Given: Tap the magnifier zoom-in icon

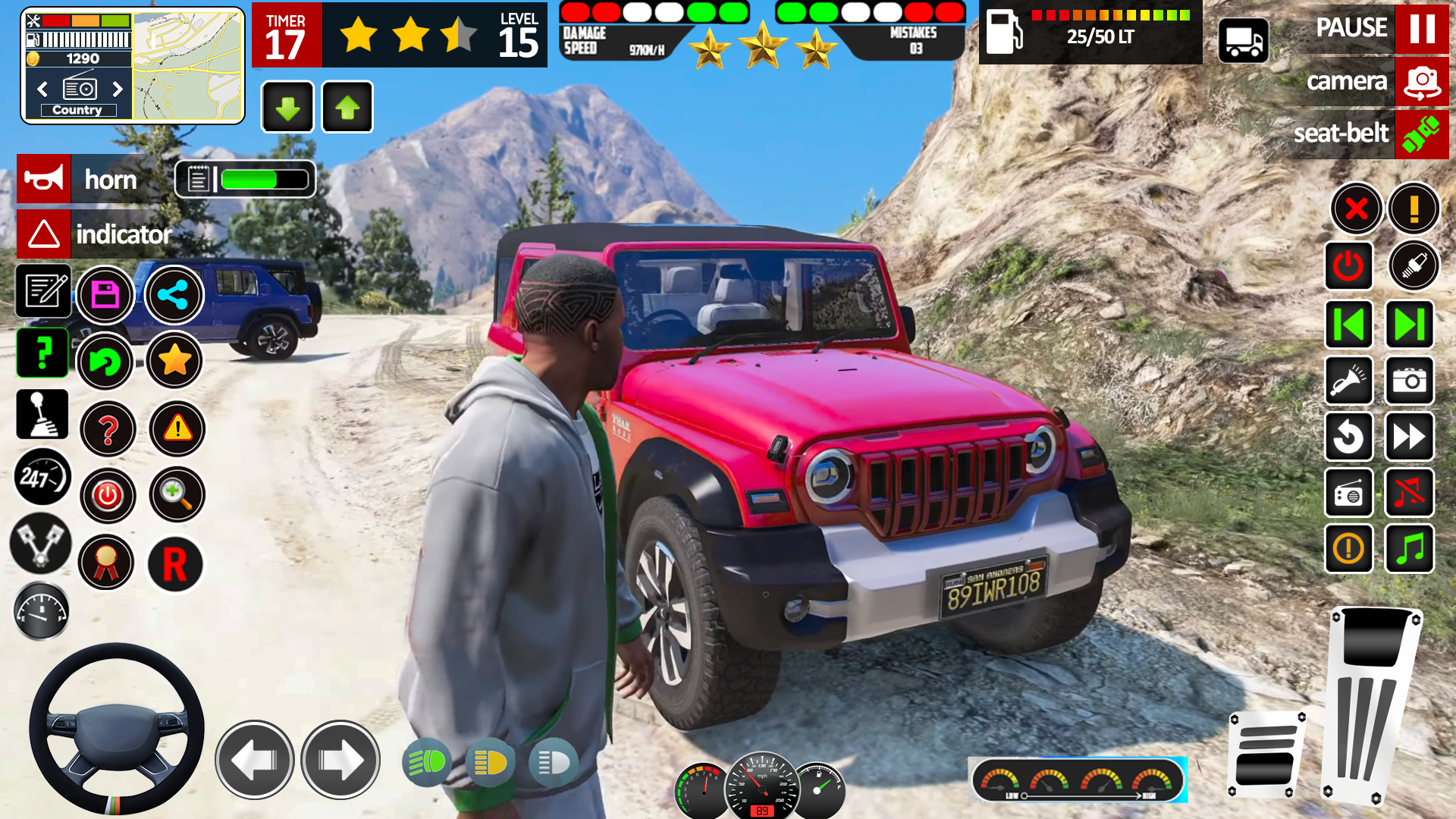Looking at the screenshot, I should [177, 494].
